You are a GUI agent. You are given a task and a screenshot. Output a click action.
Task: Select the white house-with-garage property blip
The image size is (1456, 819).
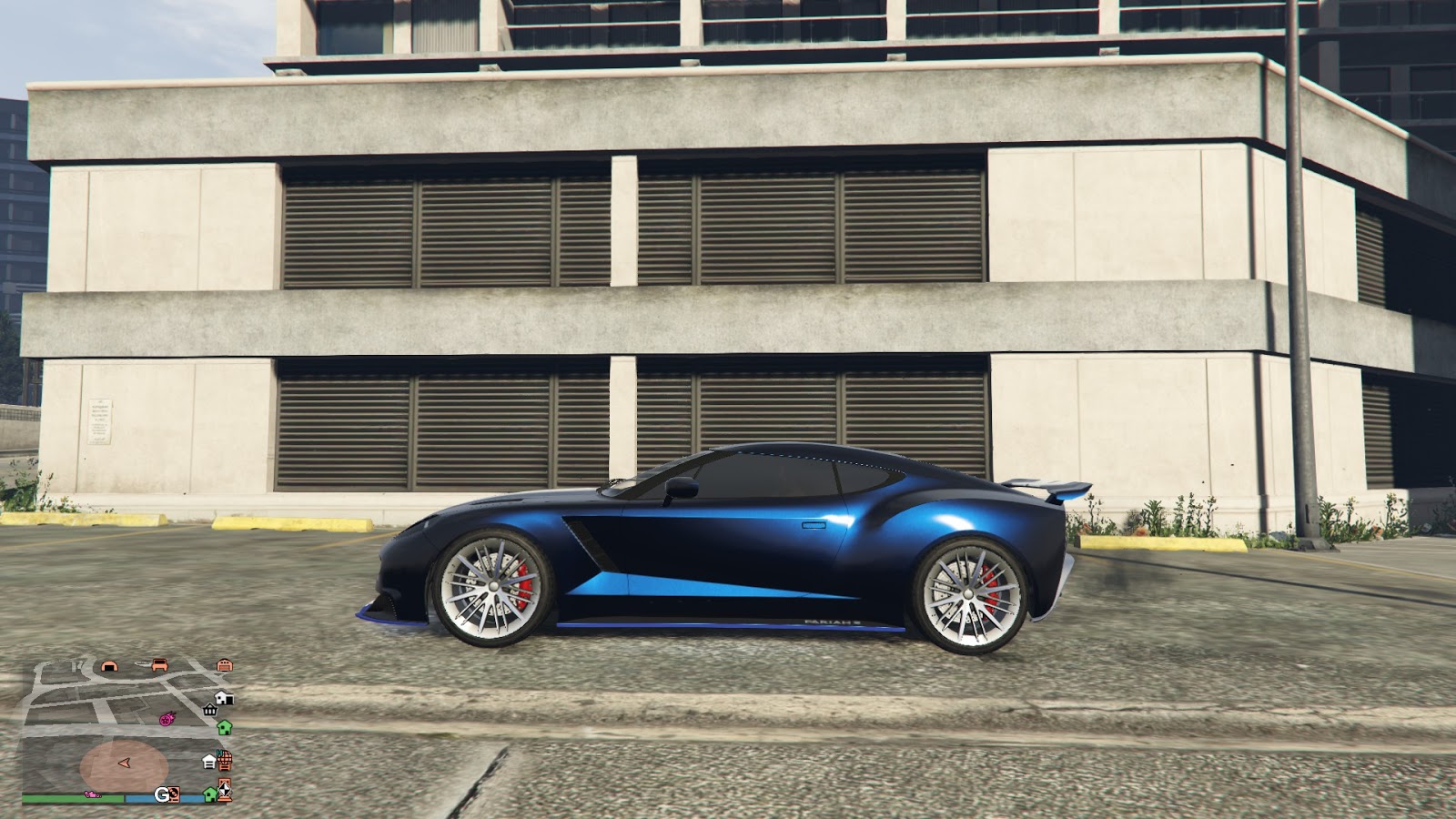click(x=223, y=699)
